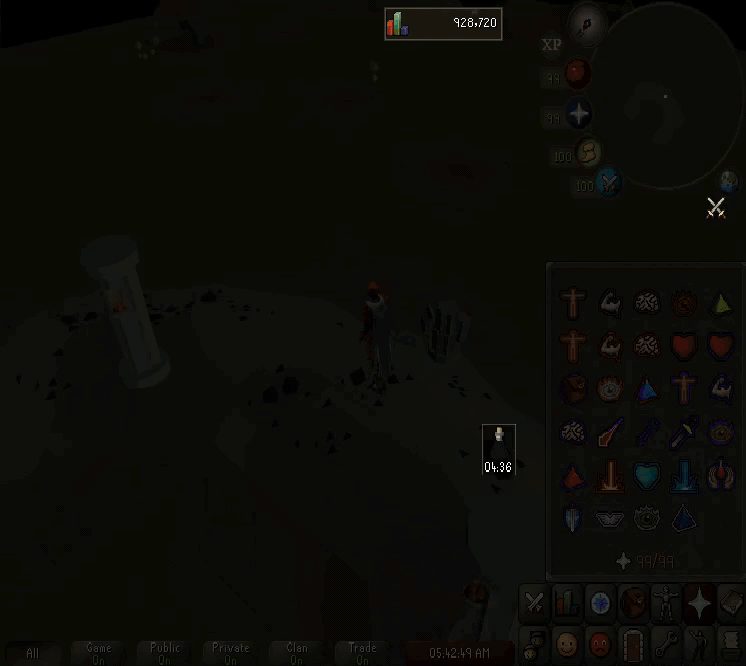Open the Worn Equipment tab
This screenshot has height=666, width=746.
click(x=664, y=602)
